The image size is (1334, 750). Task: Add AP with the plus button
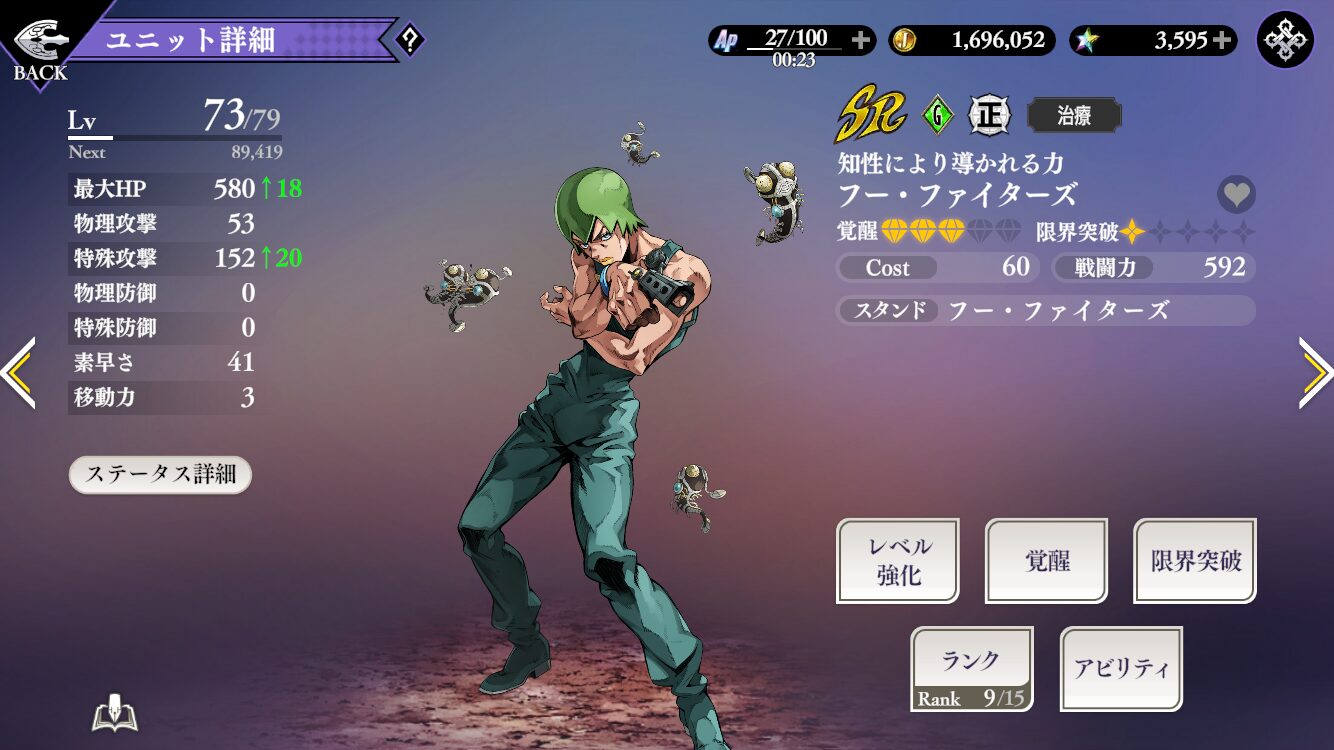pyautogui.click(x=861, y=41)
